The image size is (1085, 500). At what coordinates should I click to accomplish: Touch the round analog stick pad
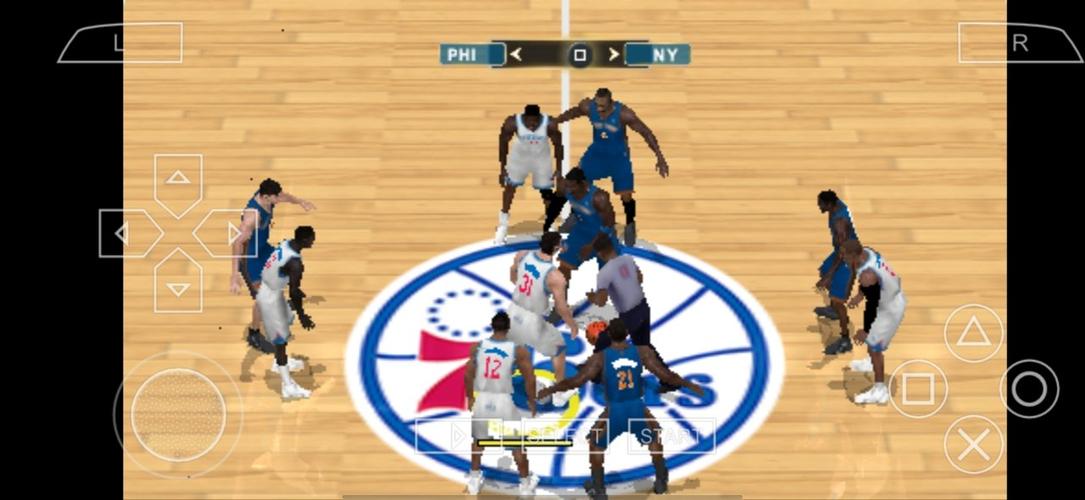click(x=178, y=414)
